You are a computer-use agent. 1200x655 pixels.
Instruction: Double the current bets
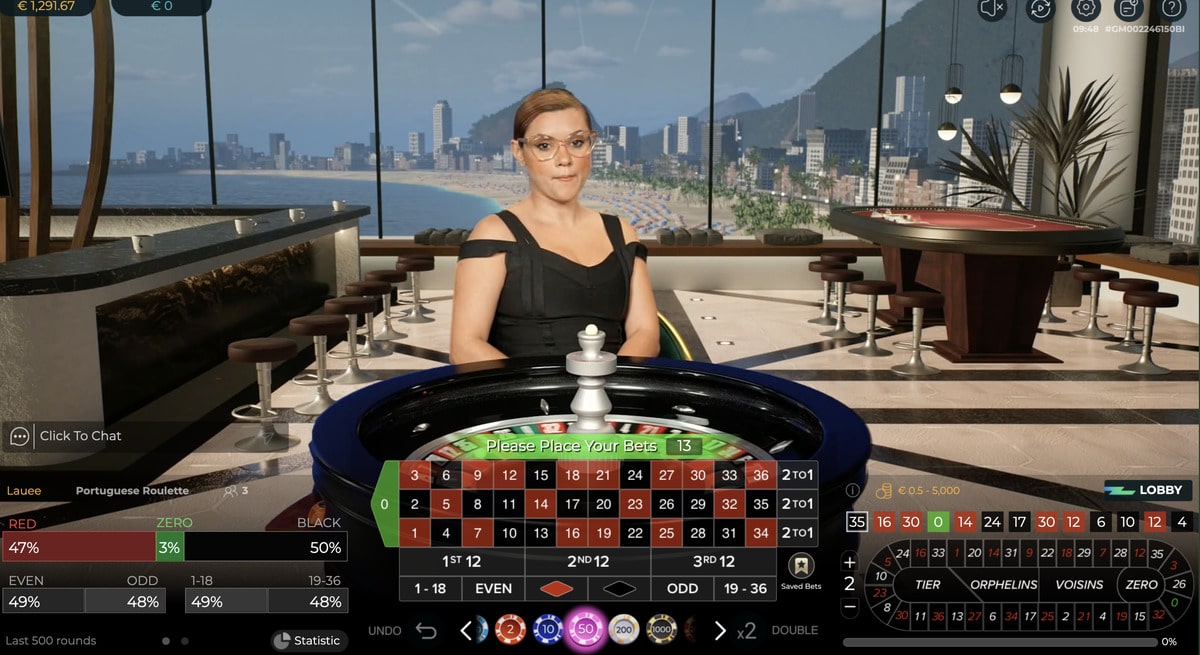794,630
